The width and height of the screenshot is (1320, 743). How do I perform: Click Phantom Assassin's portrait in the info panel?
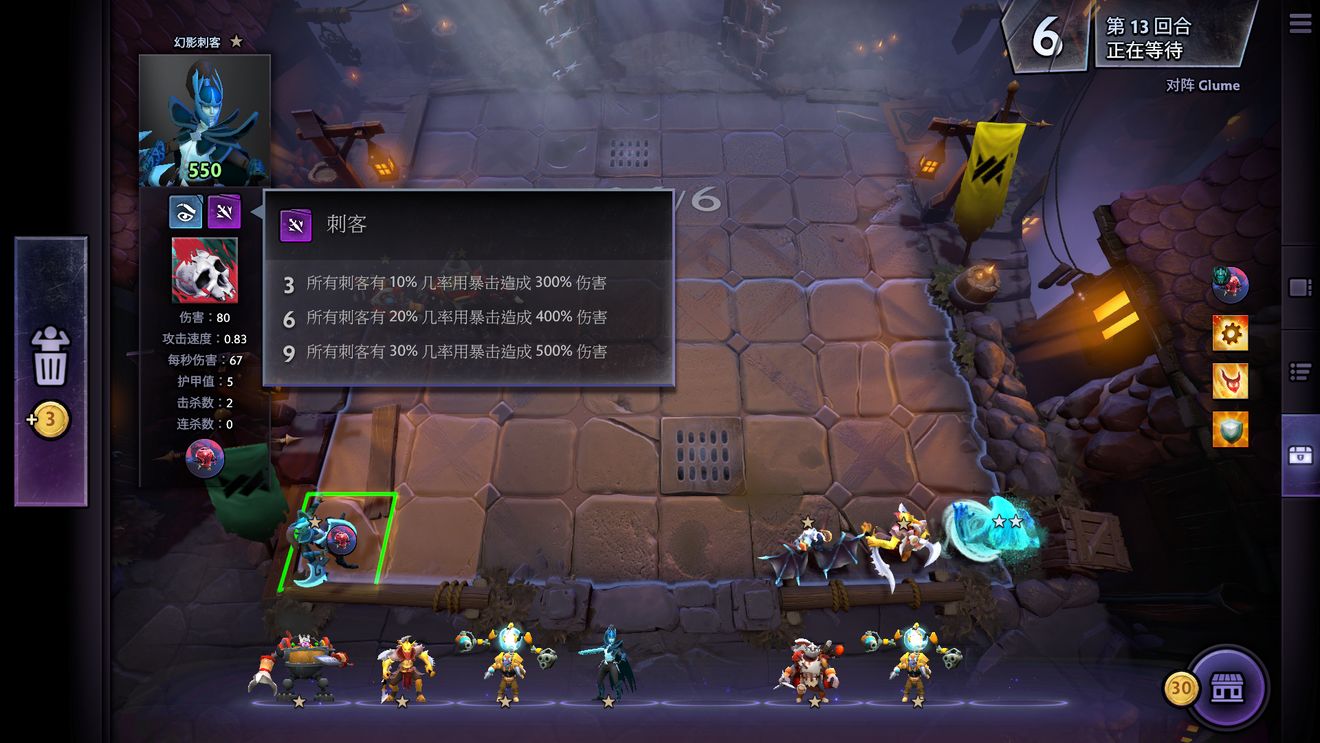(205, 120)
